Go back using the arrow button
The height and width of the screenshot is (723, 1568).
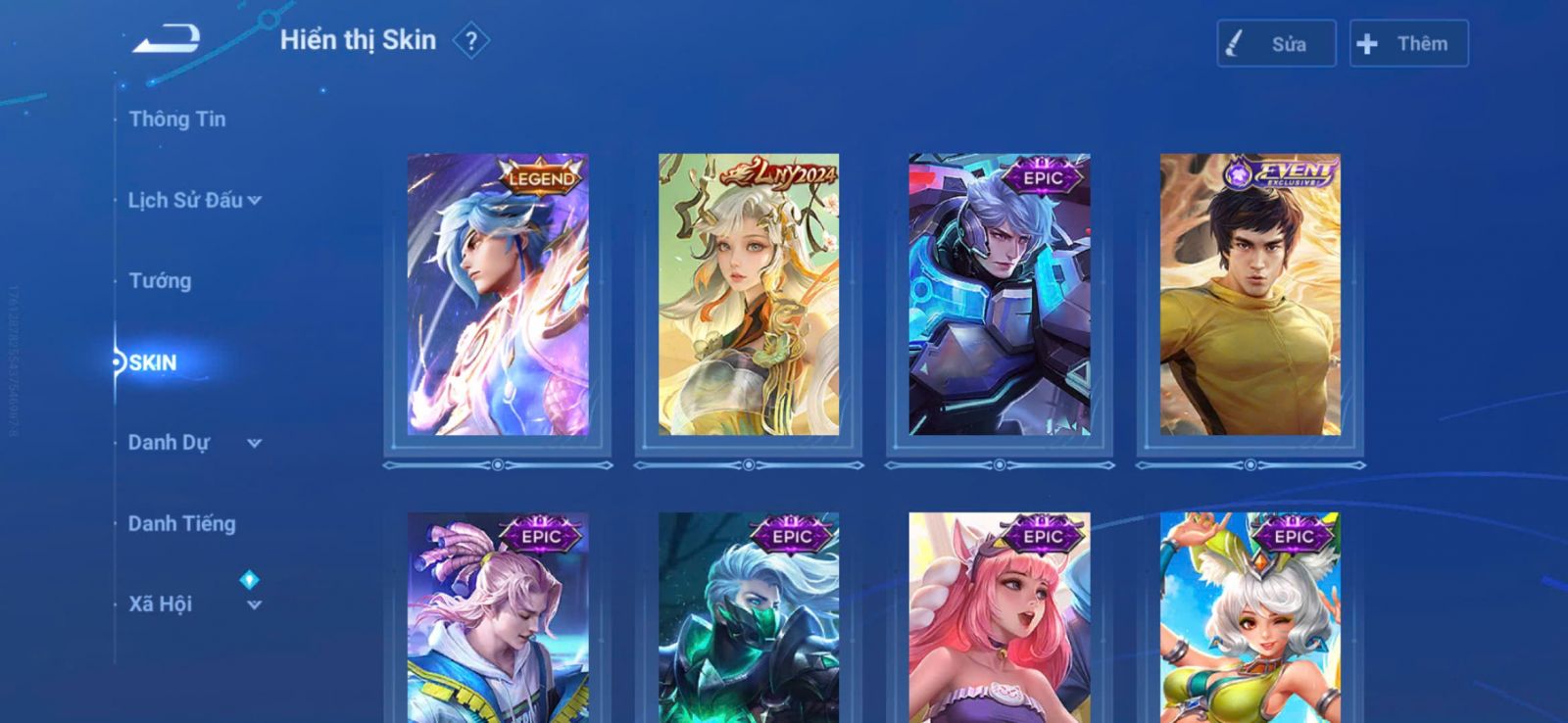pyautogui.click(x=167, y=39)
